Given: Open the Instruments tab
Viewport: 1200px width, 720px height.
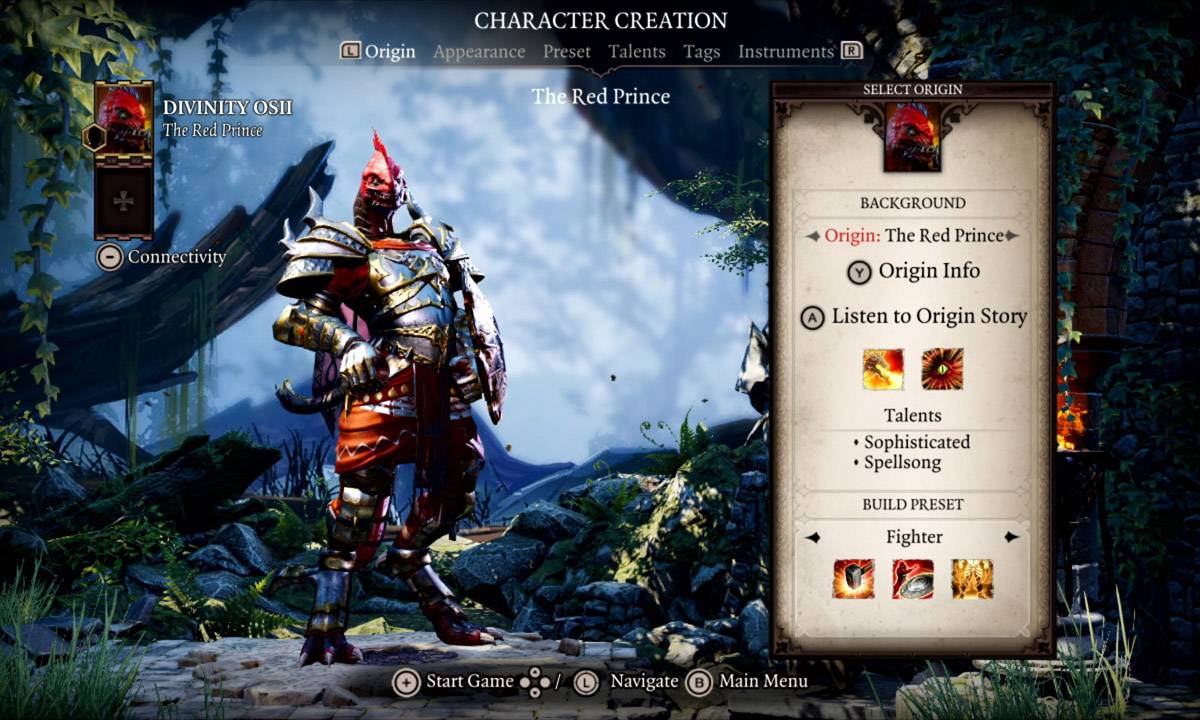Looking at the screenshot, I should [786, 52].
